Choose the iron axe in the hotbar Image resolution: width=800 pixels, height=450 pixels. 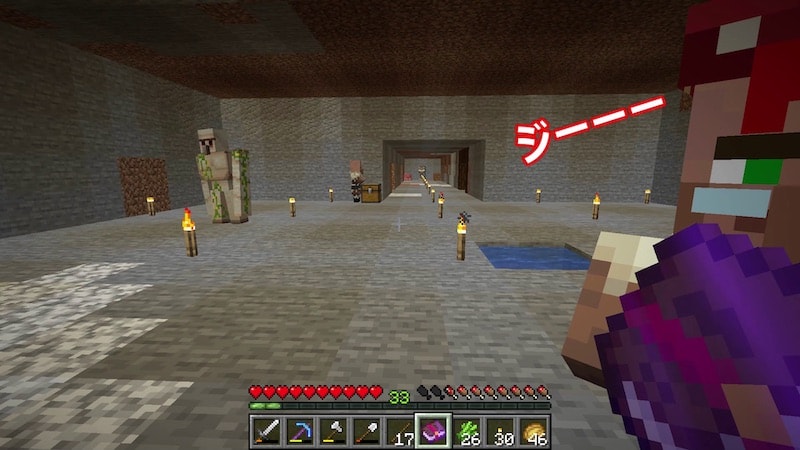coord(333,431)
